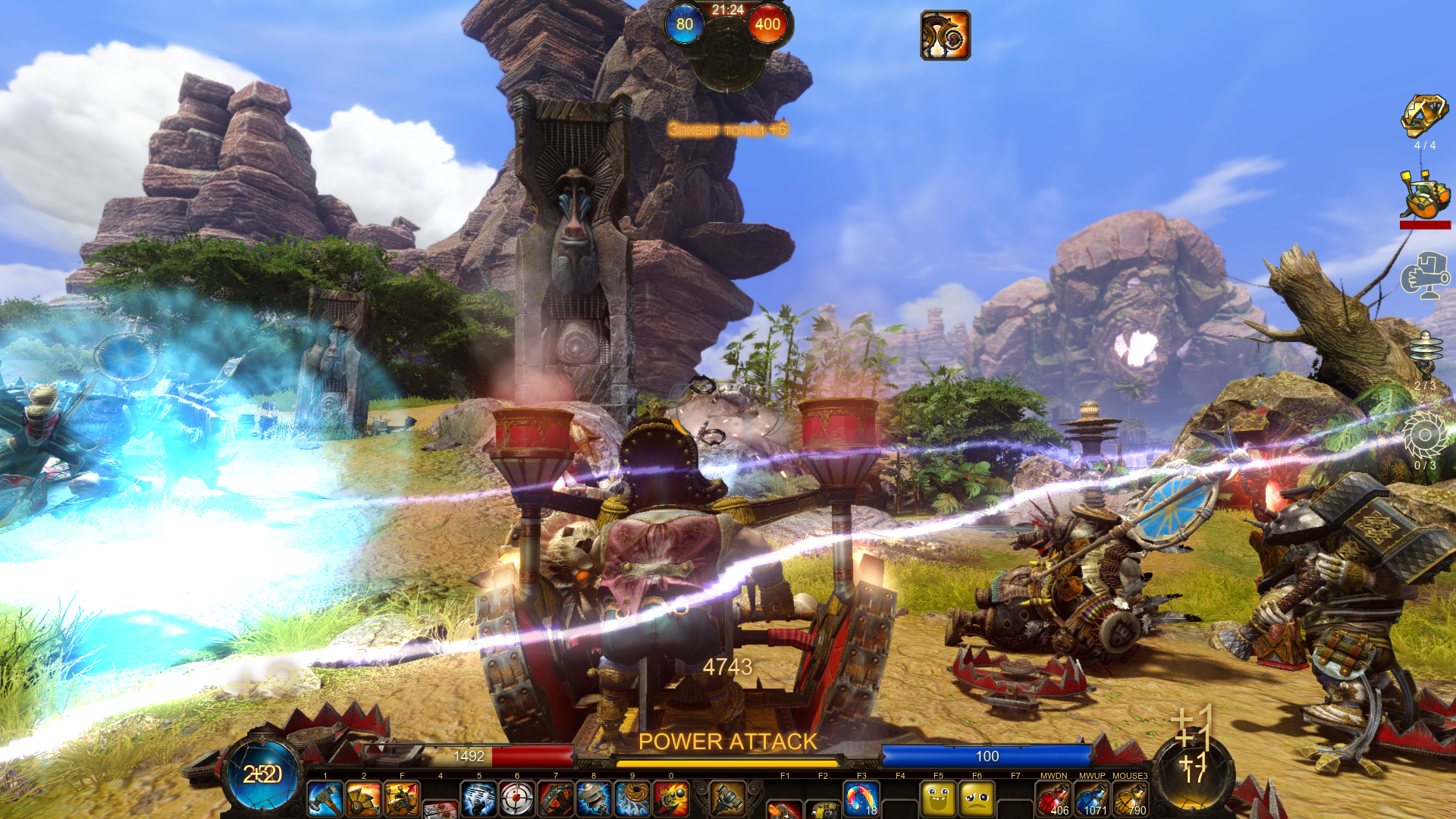The width and height of the screenshot is (1456, 819).
Task: Select the crosshair target skill
Action: tap(517, 799)
